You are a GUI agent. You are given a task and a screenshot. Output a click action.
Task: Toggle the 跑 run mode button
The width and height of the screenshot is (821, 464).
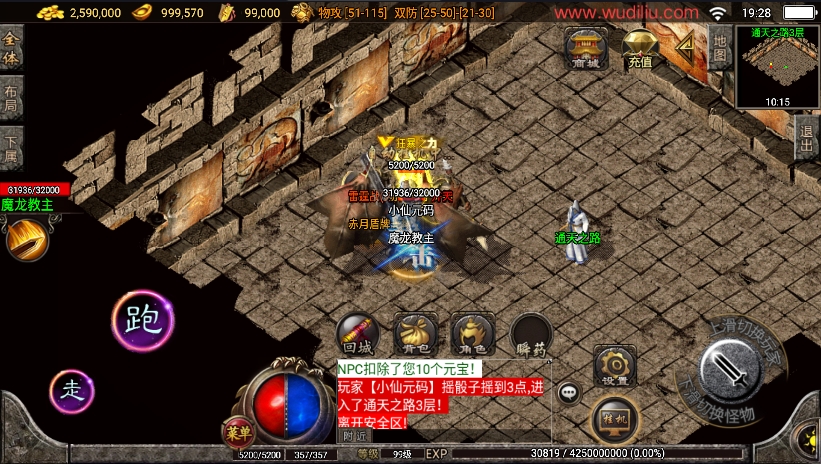[143, 321]
